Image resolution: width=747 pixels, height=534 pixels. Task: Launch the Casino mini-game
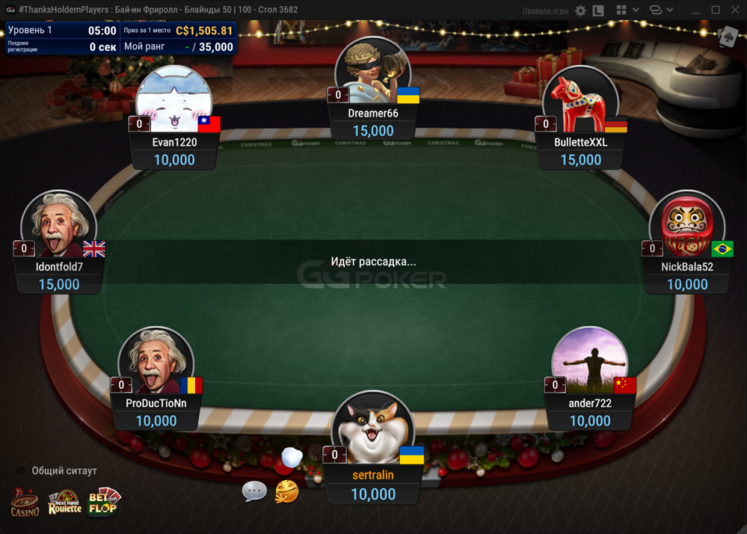(25, 502)
